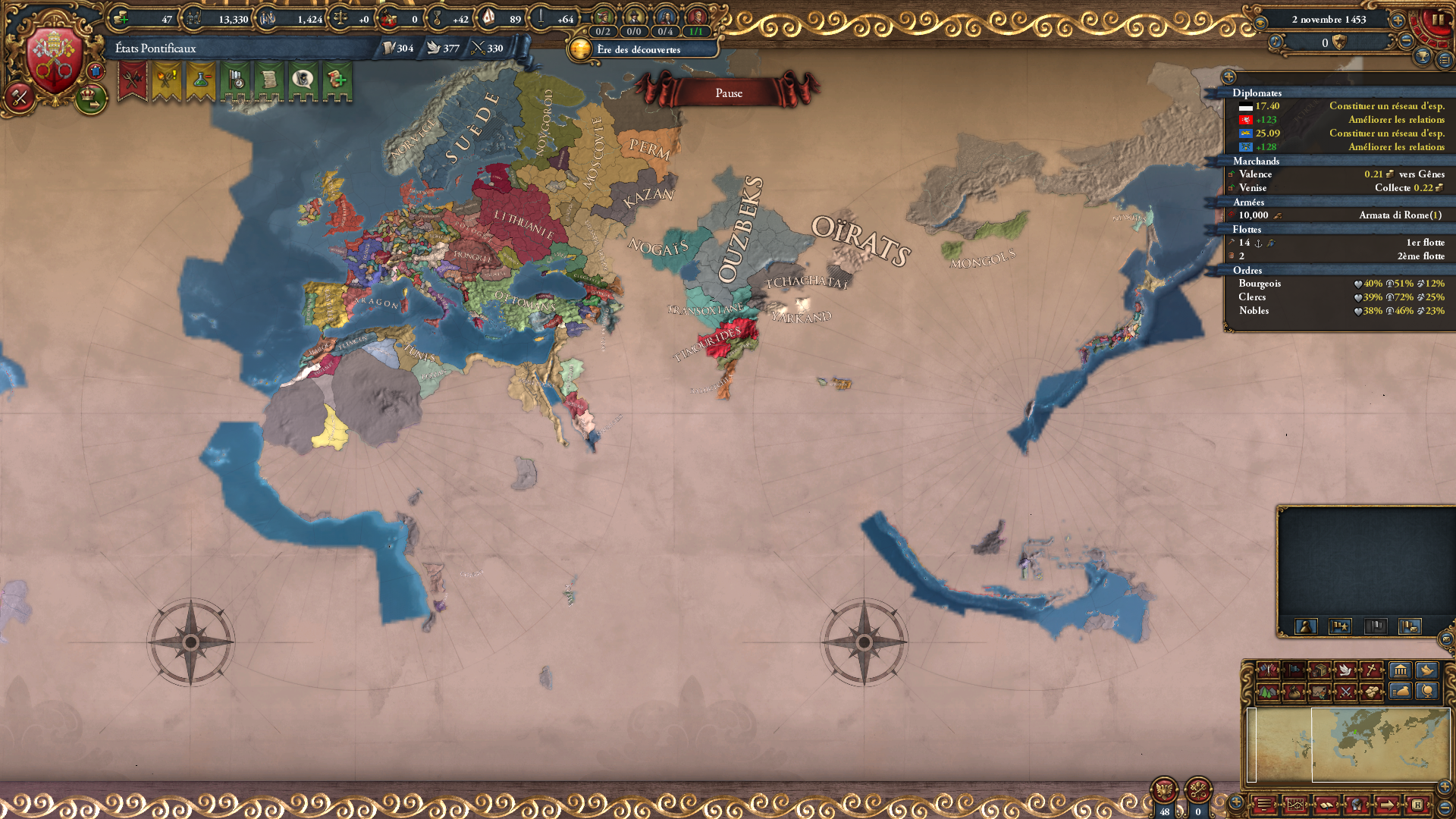Select the terrain mapmode icon
1456x819 pixels.
(1267, 692)
